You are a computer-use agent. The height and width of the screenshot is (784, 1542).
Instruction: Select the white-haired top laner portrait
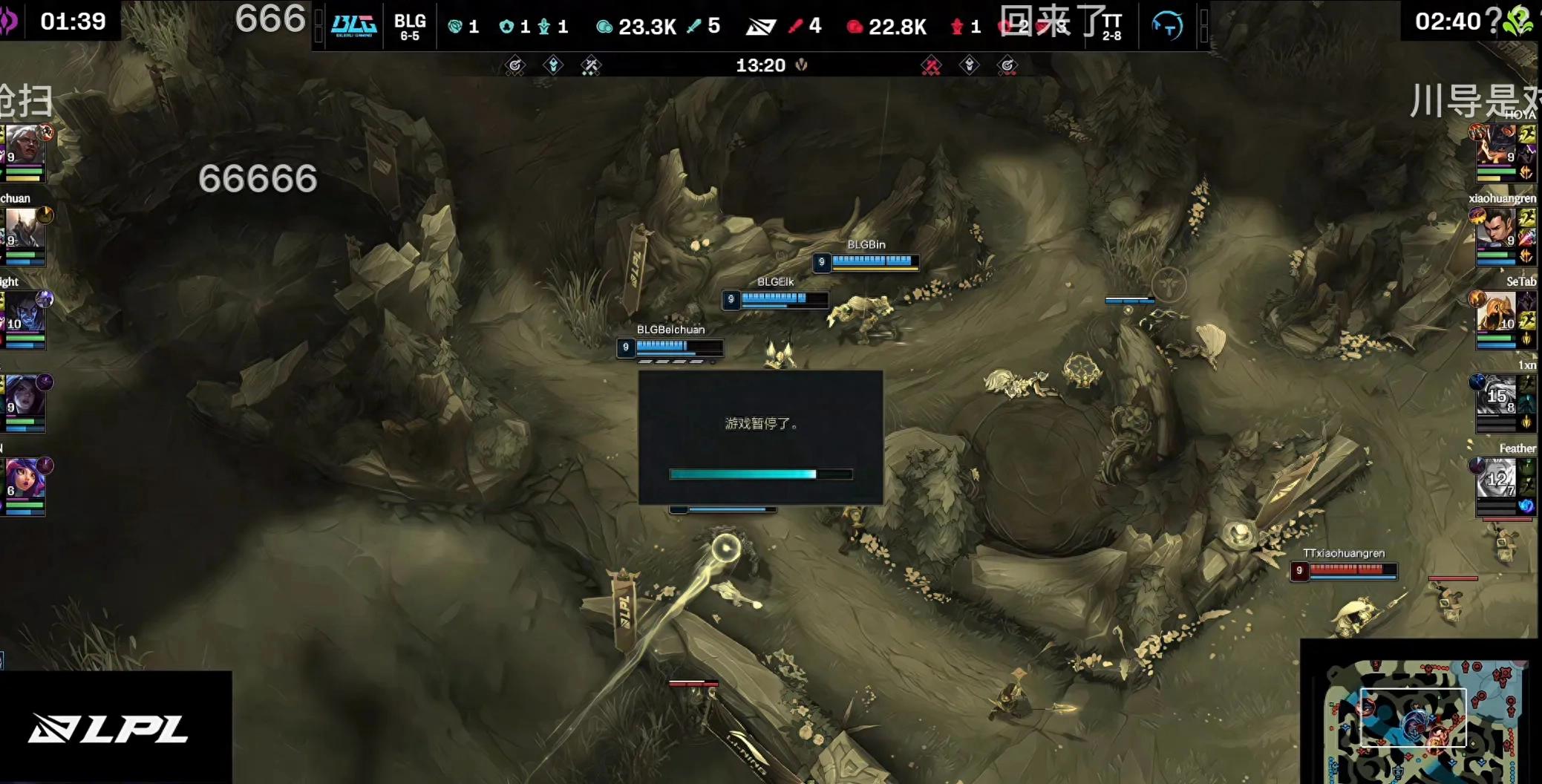[x=24, y=146]
